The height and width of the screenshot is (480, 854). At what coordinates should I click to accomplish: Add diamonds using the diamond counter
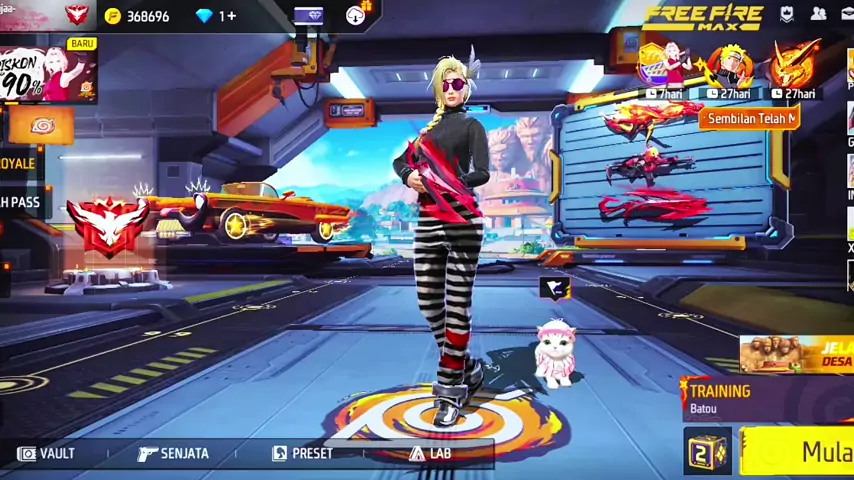tap(216, 16)
